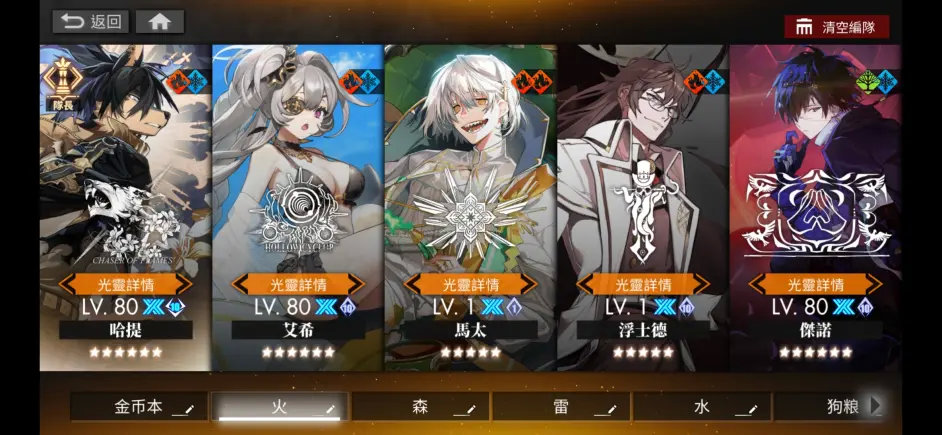
Task: Show 光靈詳情 for 馬太
Action: point(469,284)
